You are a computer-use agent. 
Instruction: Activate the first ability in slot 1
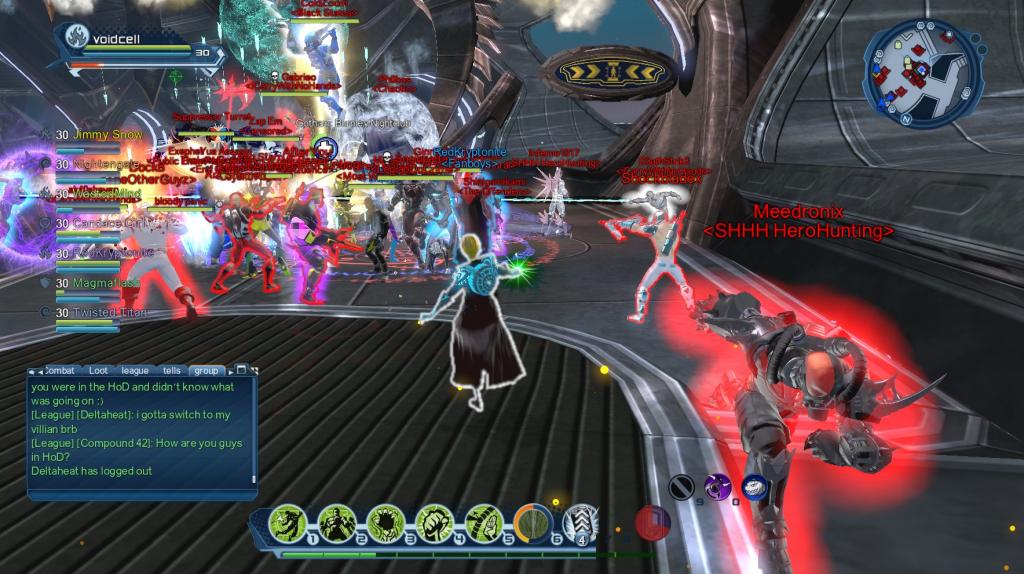(x=288, y=523)
